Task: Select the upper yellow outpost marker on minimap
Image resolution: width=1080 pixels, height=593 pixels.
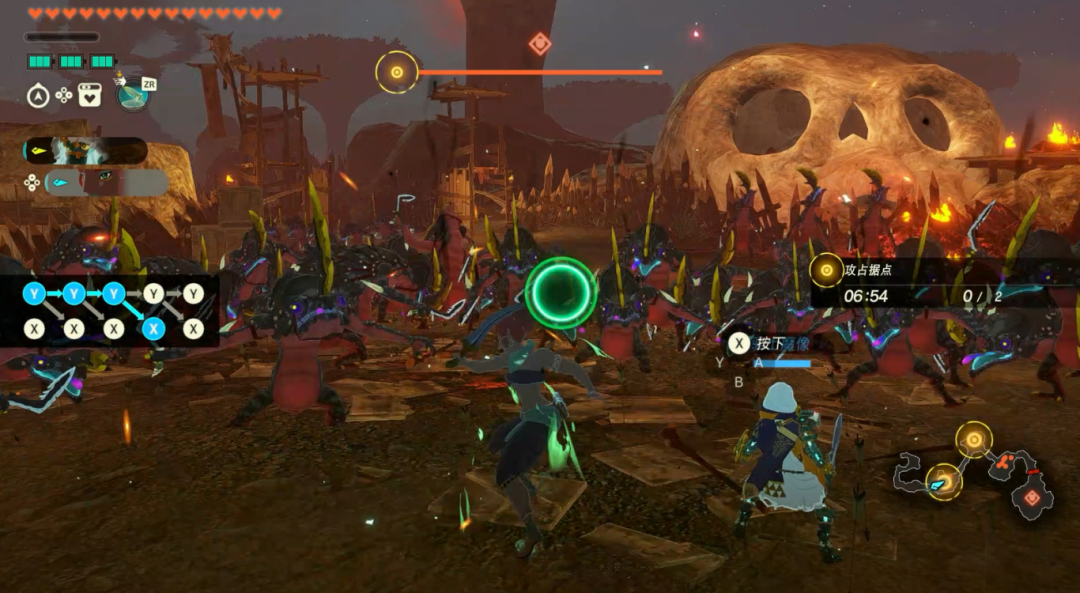Action: 973,439
